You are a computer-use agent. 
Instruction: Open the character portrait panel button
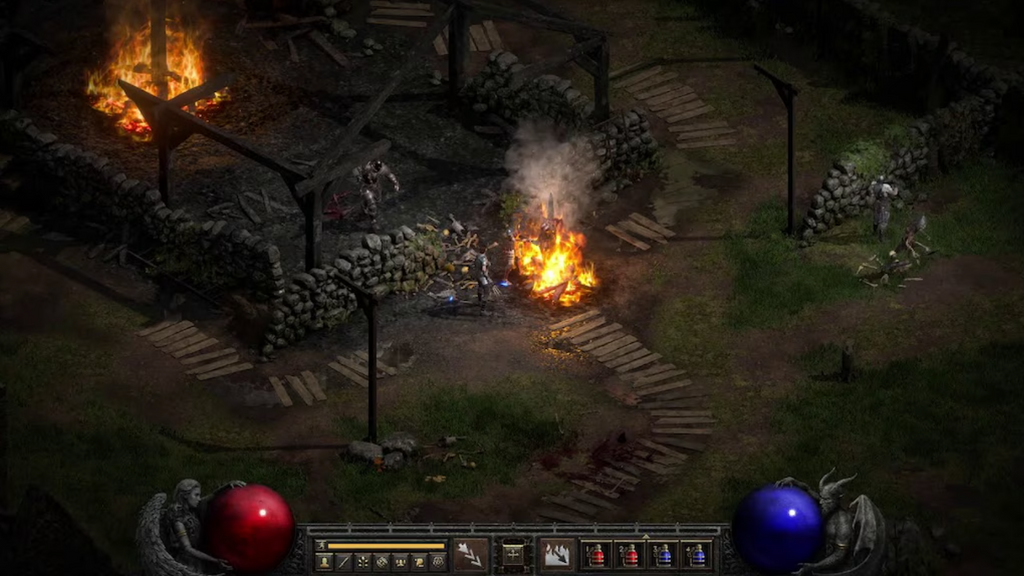coord(324,562)
